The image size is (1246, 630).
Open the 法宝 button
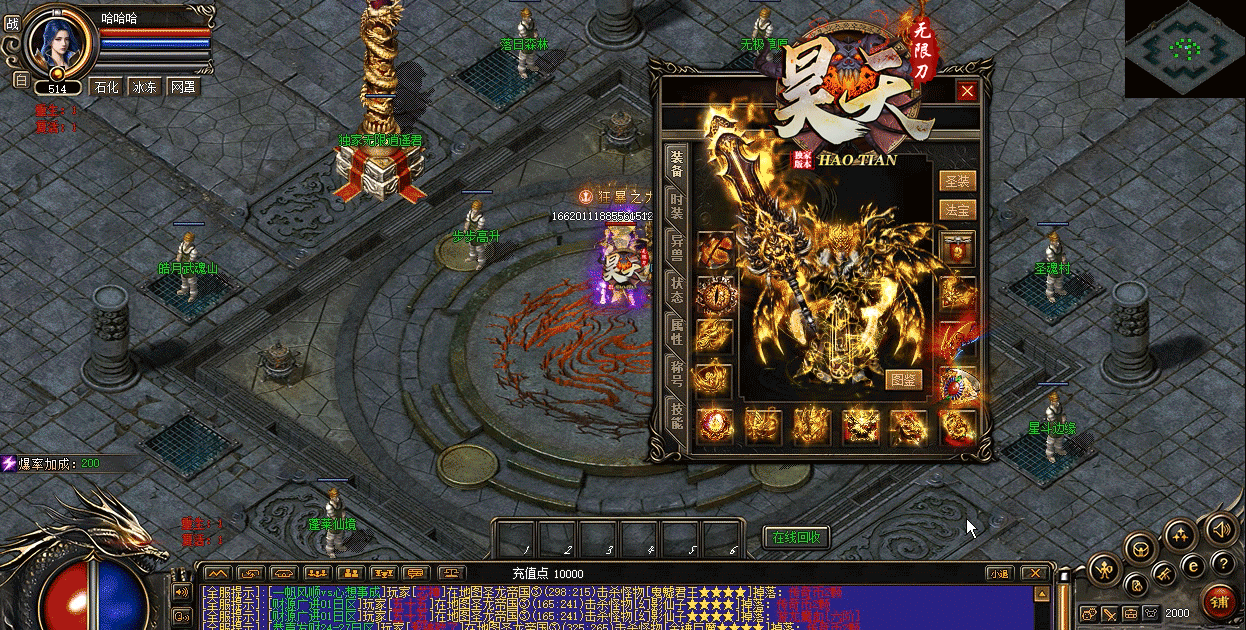(957, 210)
